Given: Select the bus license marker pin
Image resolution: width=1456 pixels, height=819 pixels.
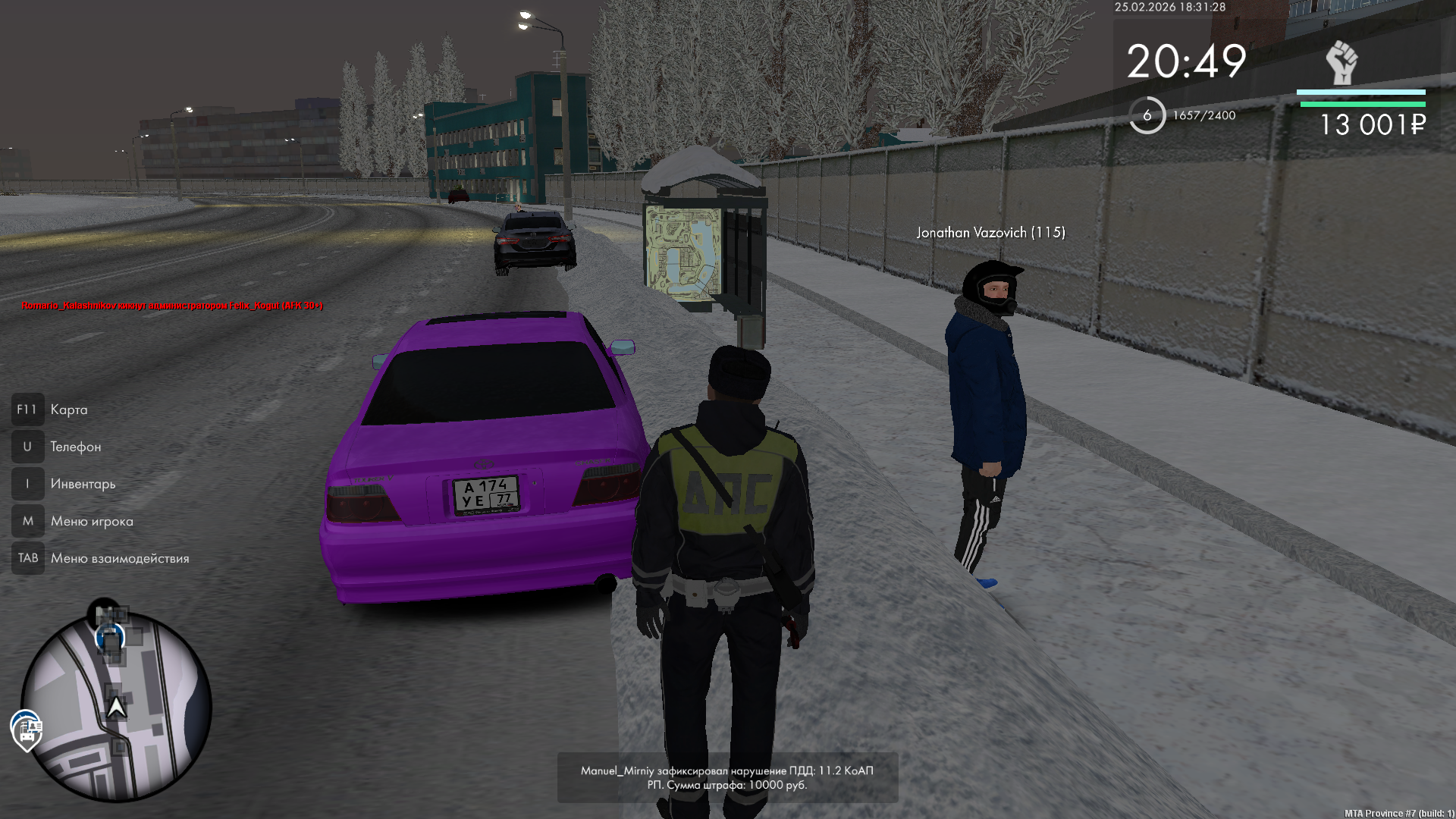Looking at the screenshot, I should pos(27,731).
